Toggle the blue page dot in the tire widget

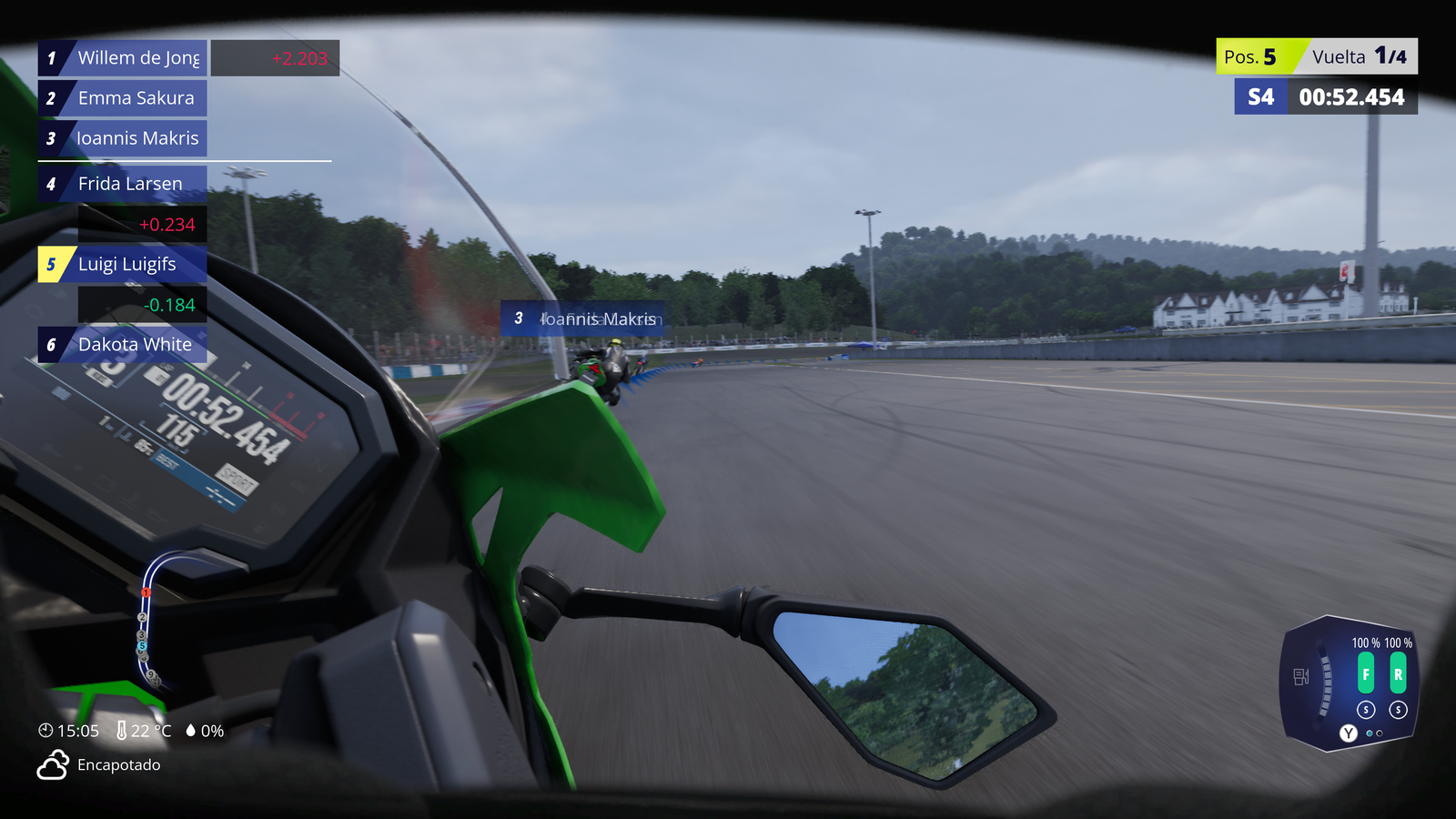[x=1369, y=733]
